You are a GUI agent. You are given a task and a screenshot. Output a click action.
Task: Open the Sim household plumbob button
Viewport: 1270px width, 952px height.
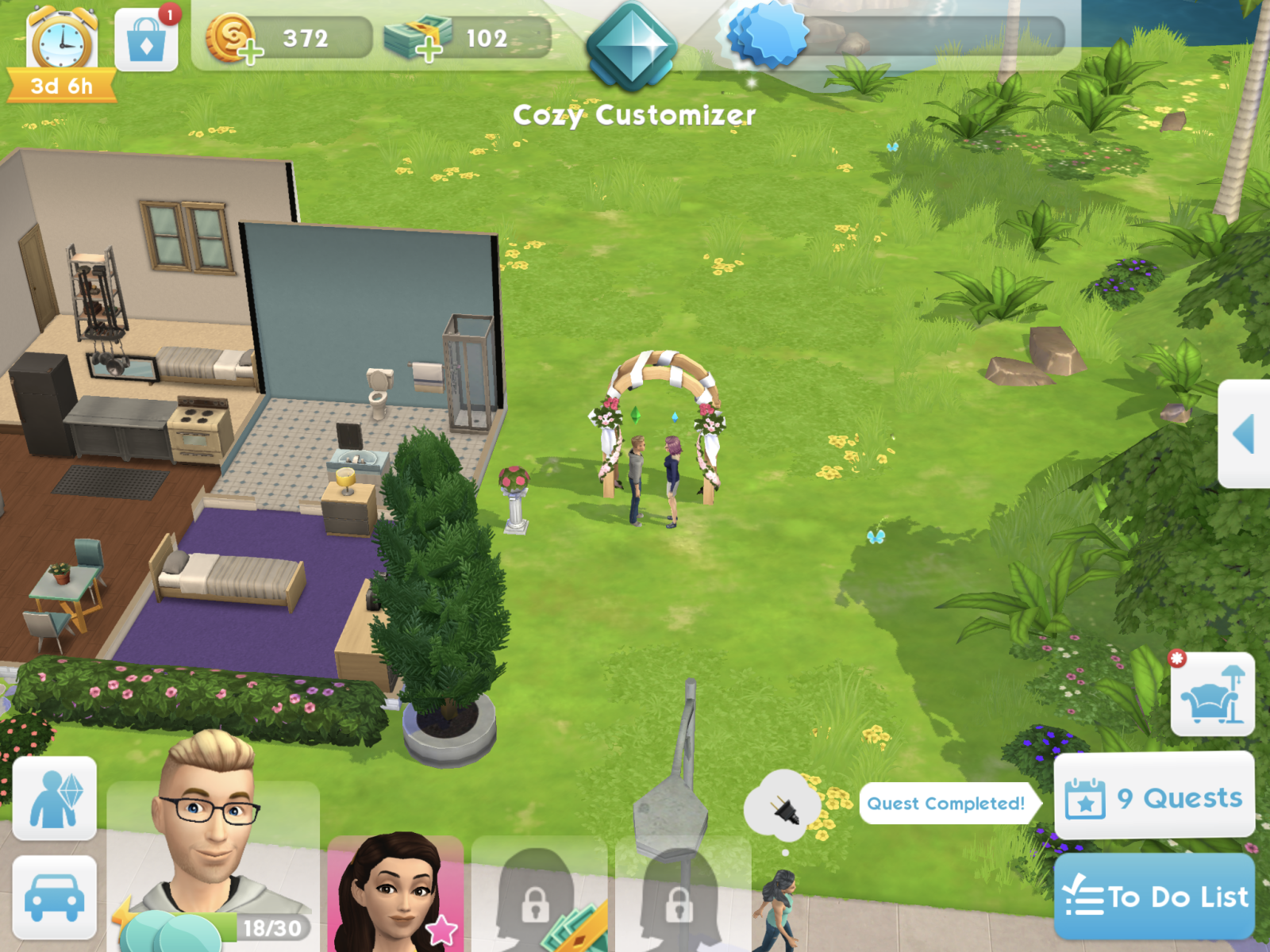pos(55,798)
